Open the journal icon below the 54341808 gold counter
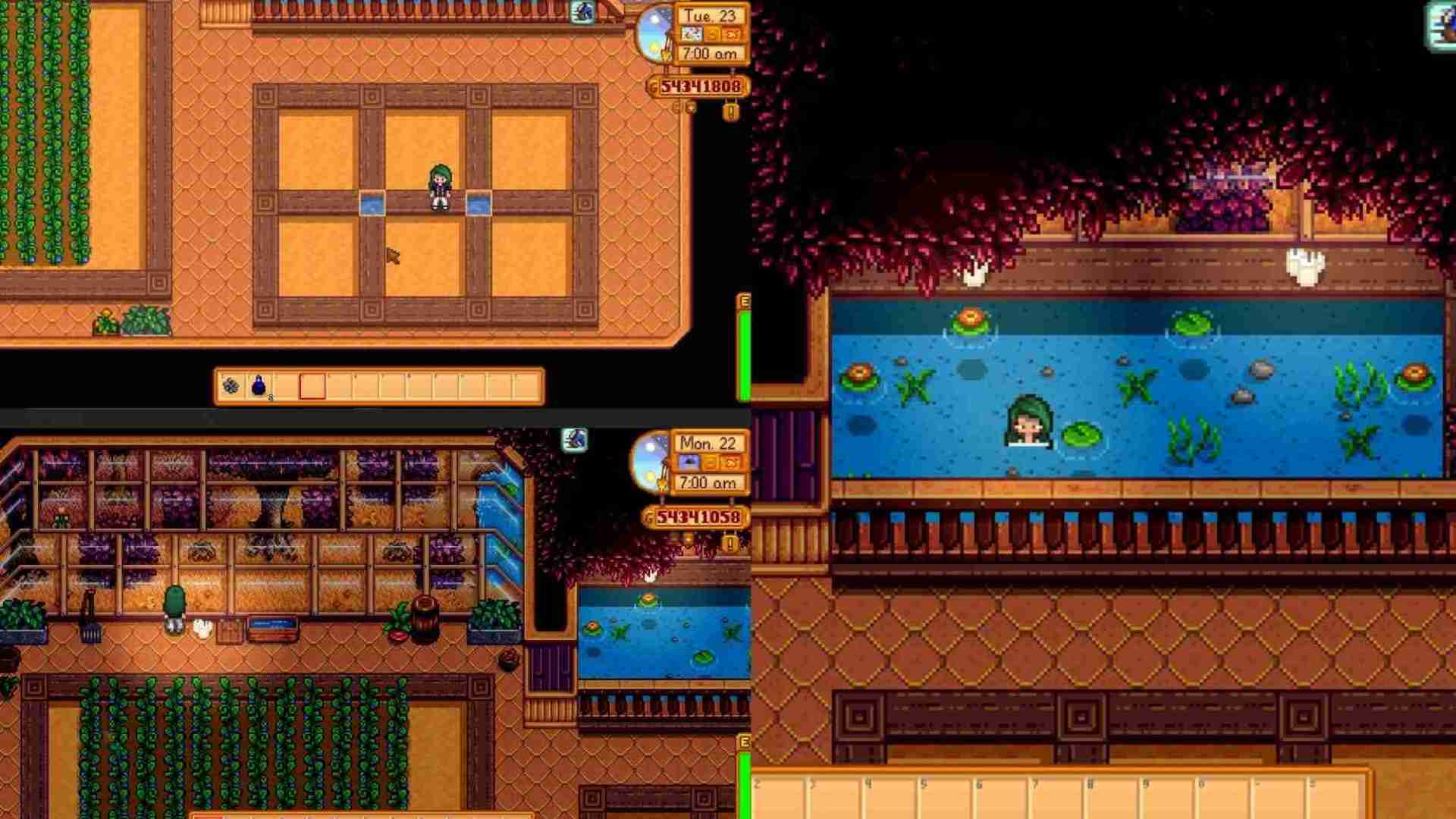 (730, 113)
